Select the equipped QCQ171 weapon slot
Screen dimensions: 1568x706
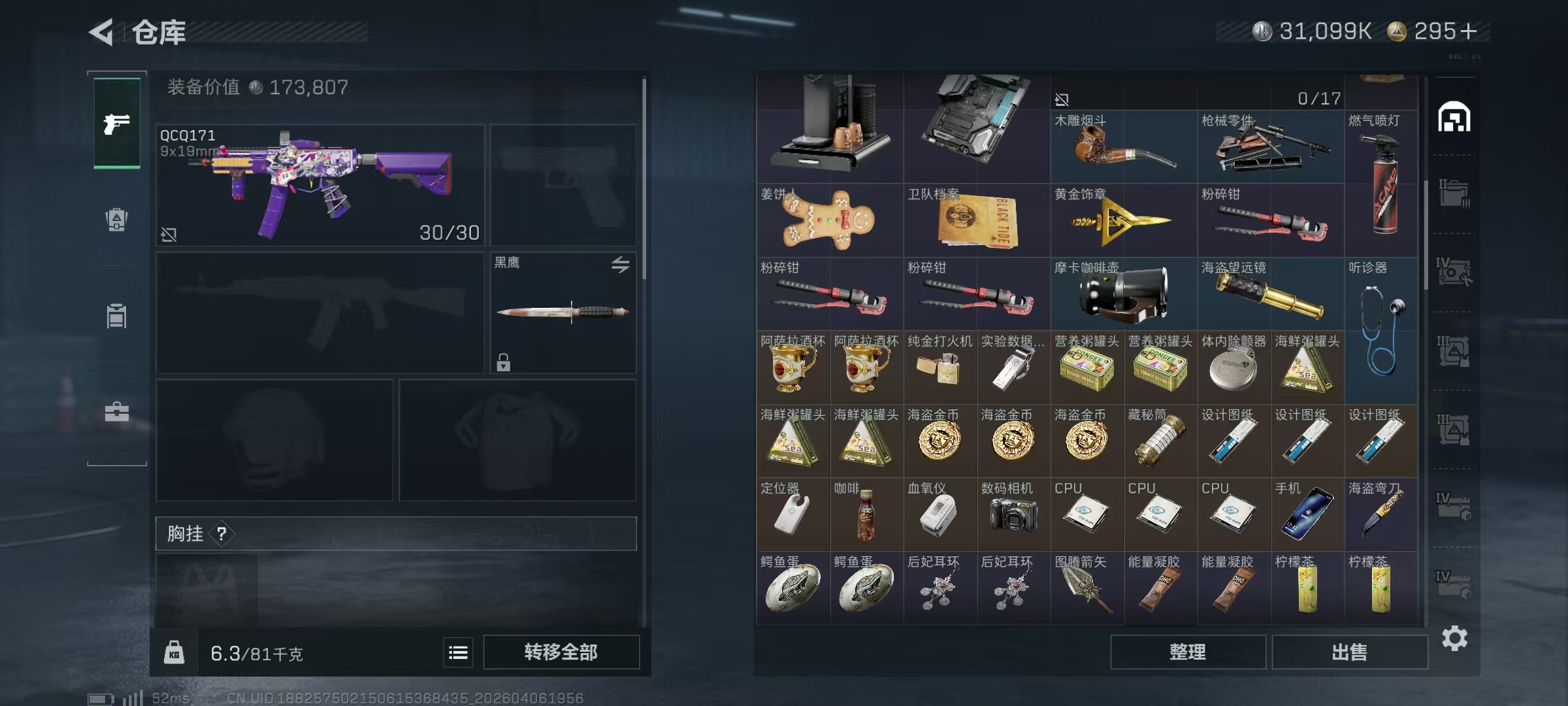(x=320, y=185)
